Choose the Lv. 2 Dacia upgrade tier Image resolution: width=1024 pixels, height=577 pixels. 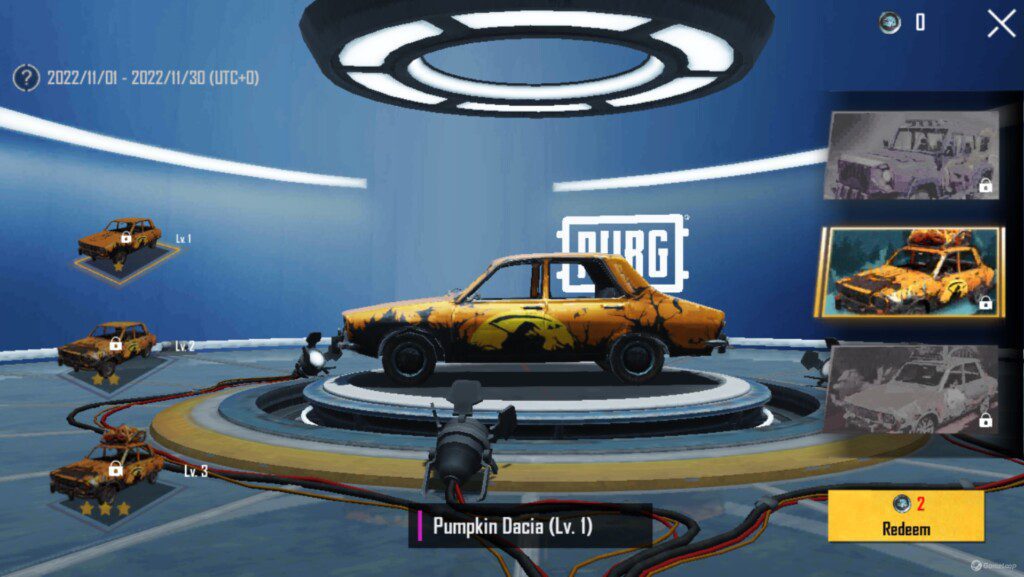(x=107, y=351)
